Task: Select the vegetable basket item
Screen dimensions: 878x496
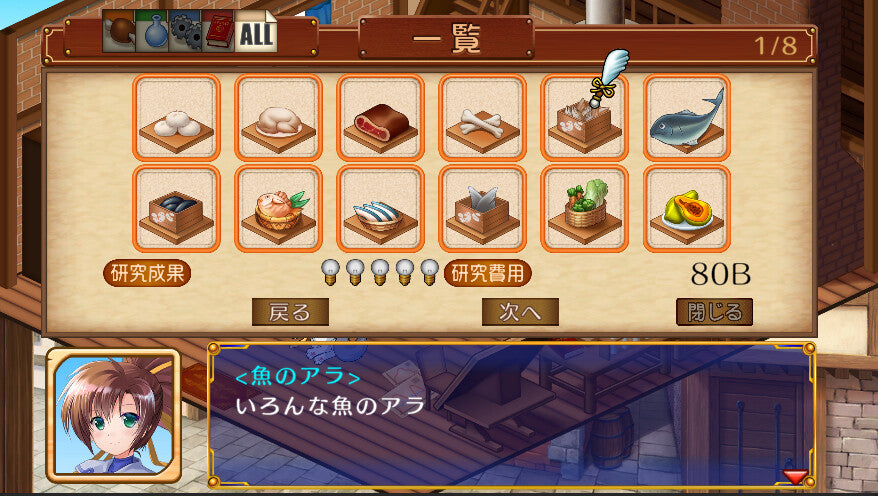Action: pos(585,208)
